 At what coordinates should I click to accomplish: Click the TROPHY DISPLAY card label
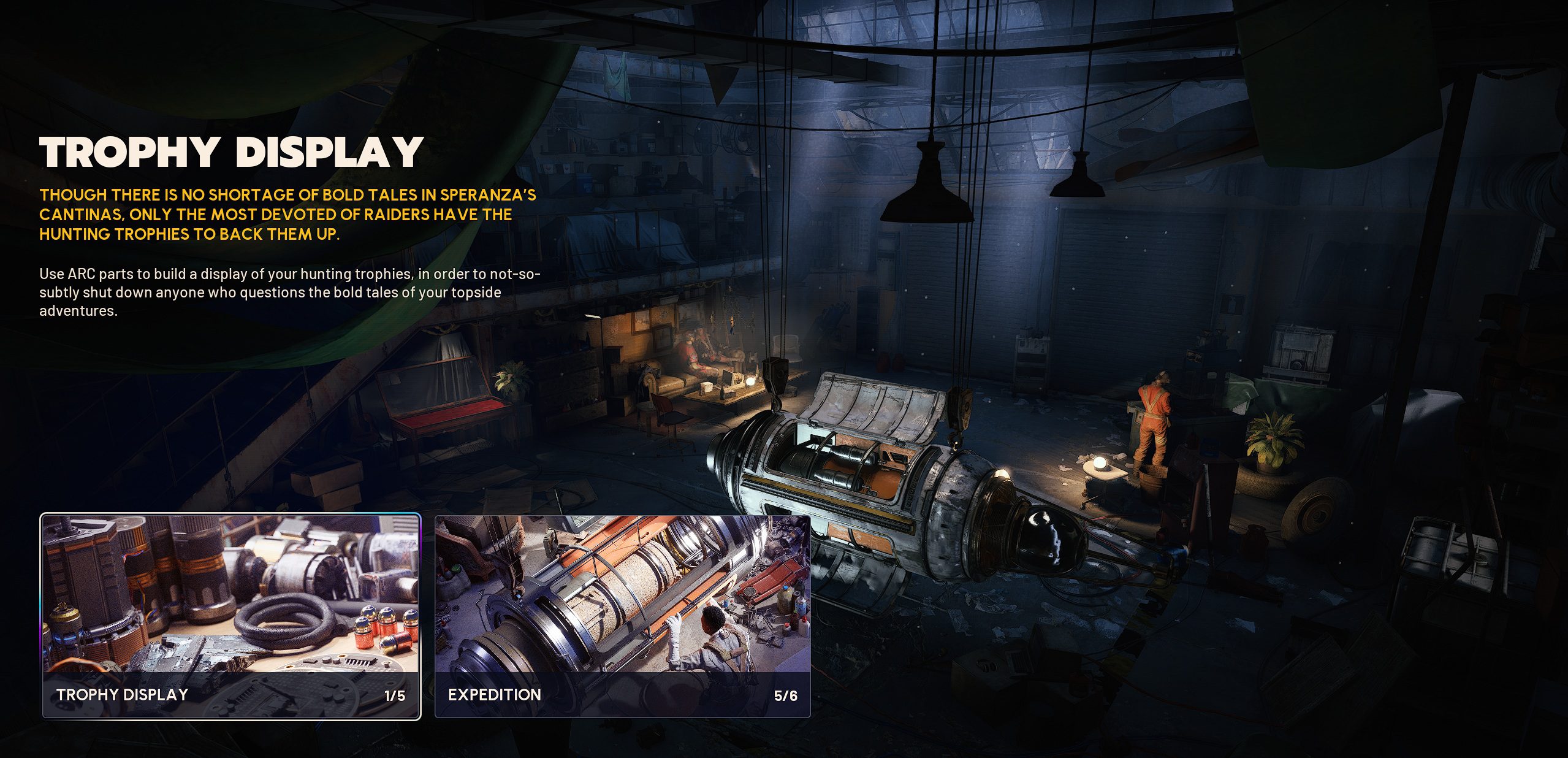[x=123, y=695]
